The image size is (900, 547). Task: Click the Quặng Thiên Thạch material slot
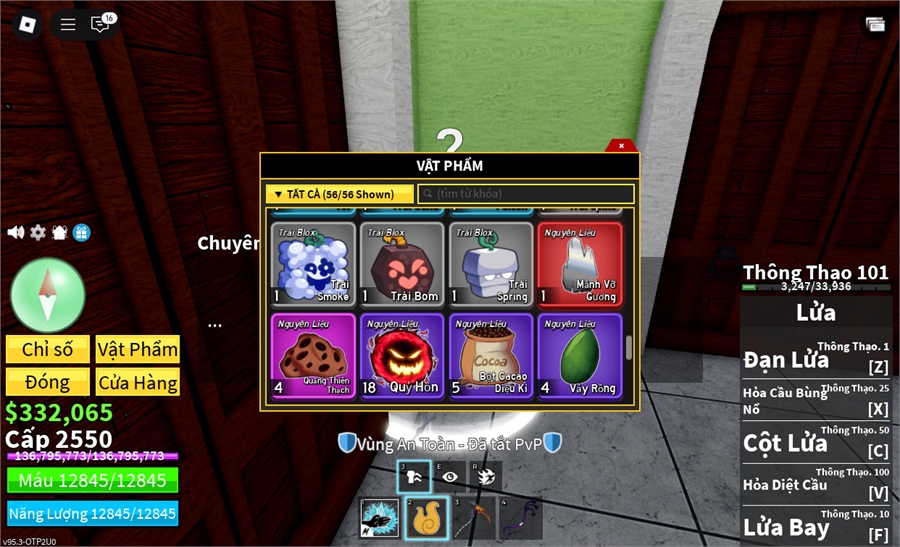coord(313,357)
